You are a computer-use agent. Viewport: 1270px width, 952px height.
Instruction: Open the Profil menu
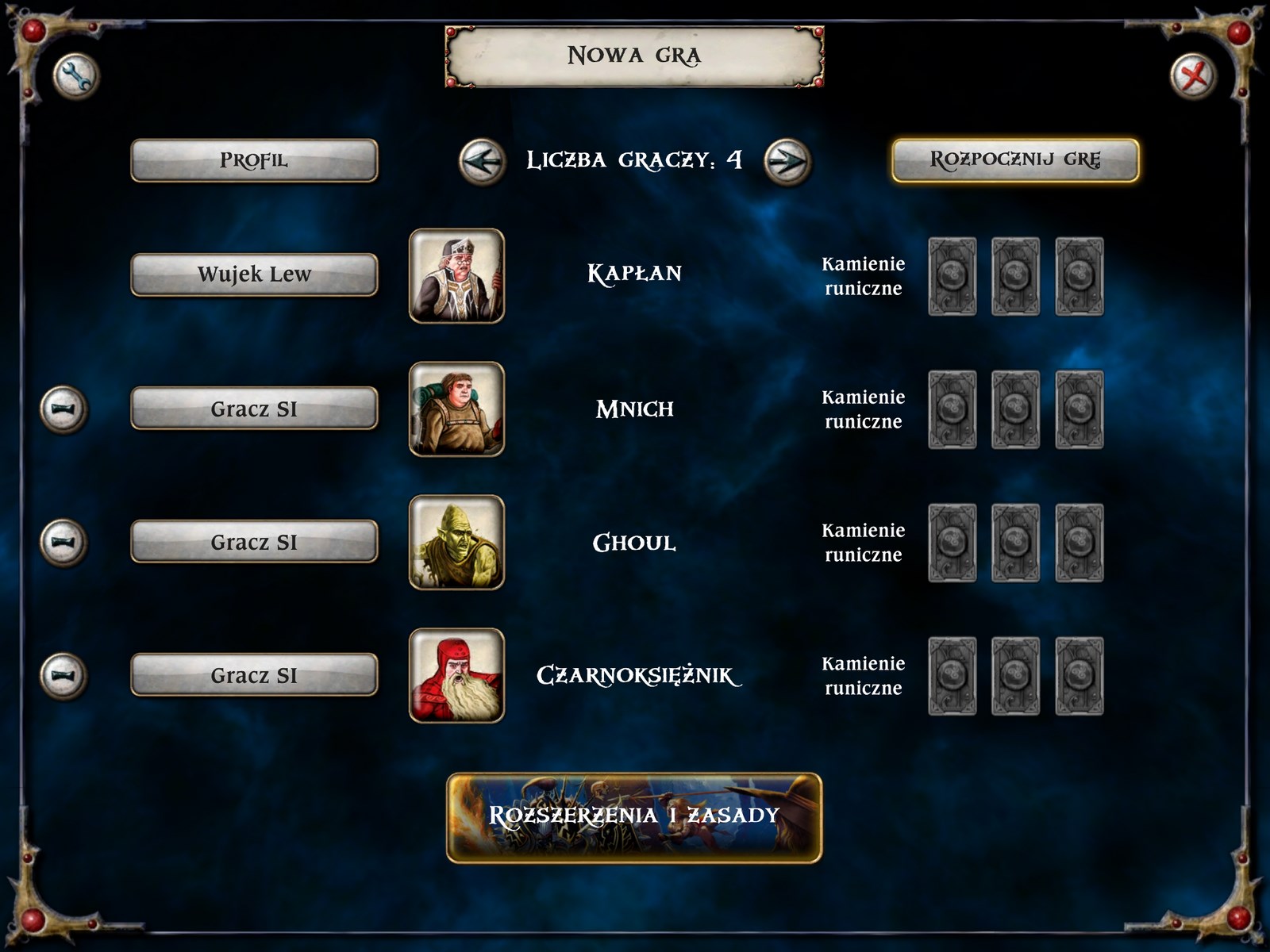[254, 160]
